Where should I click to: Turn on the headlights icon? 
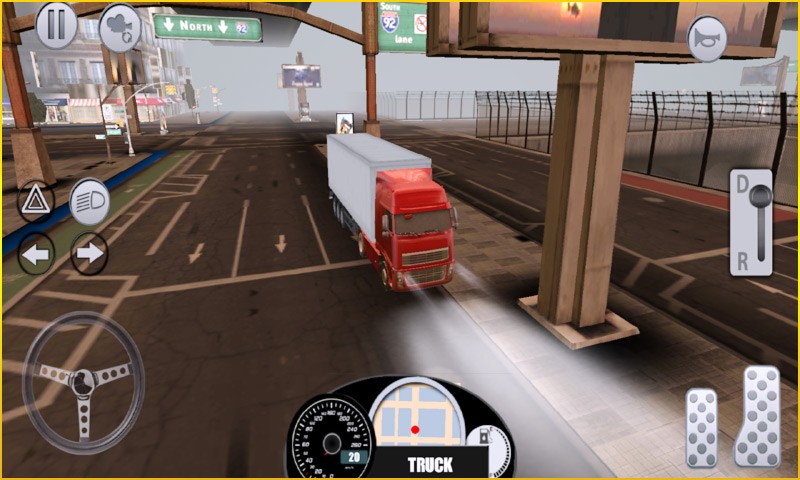coord(89,202)
